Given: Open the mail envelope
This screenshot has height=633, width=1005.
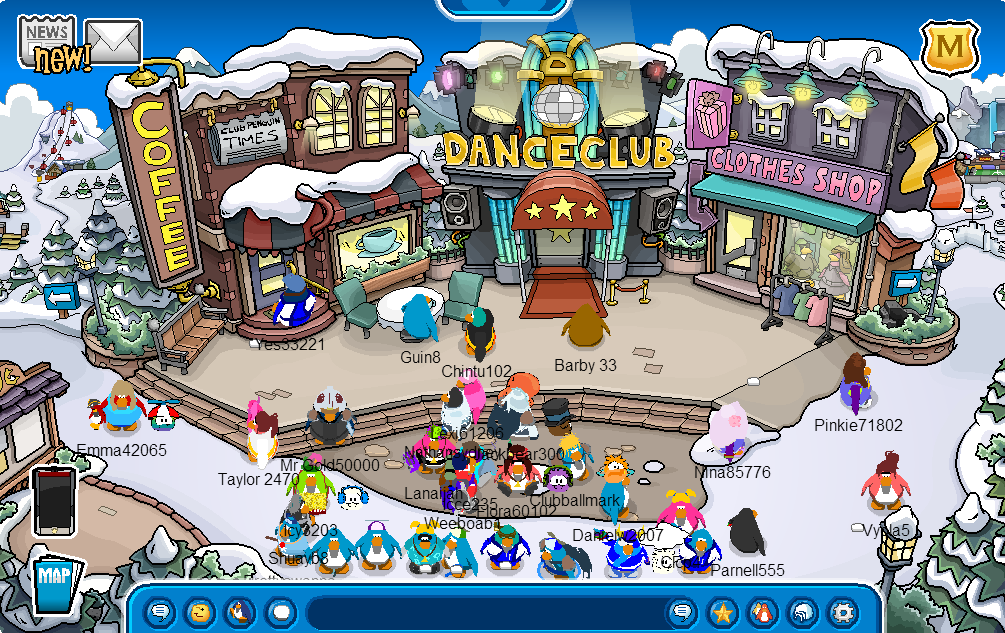Looking at the screenshot, I should click(113, 40).
